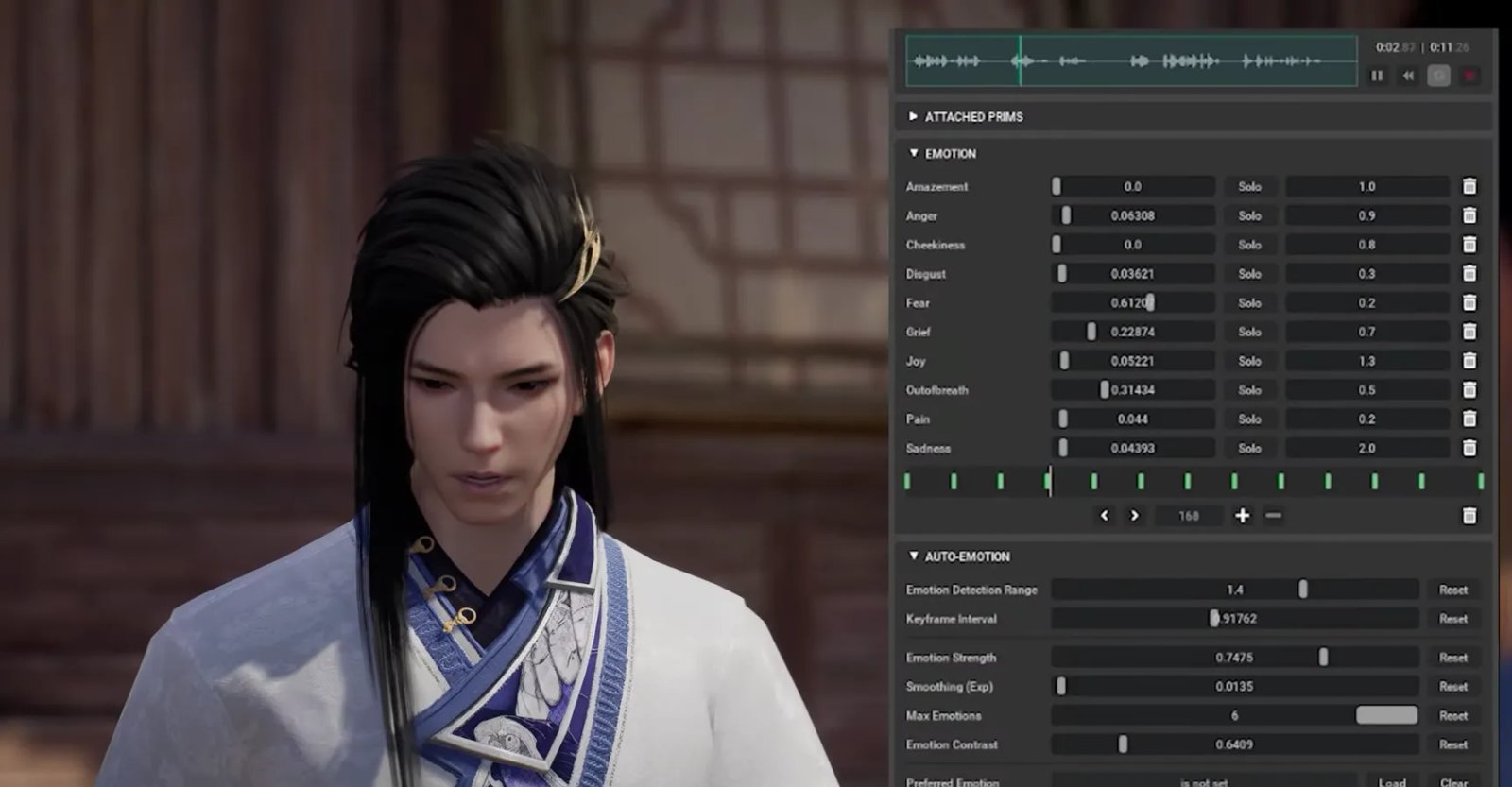Screen dimensions: 1512x787
Task: Reset the Emotion Detection Range value
Action: point(1454,590)
